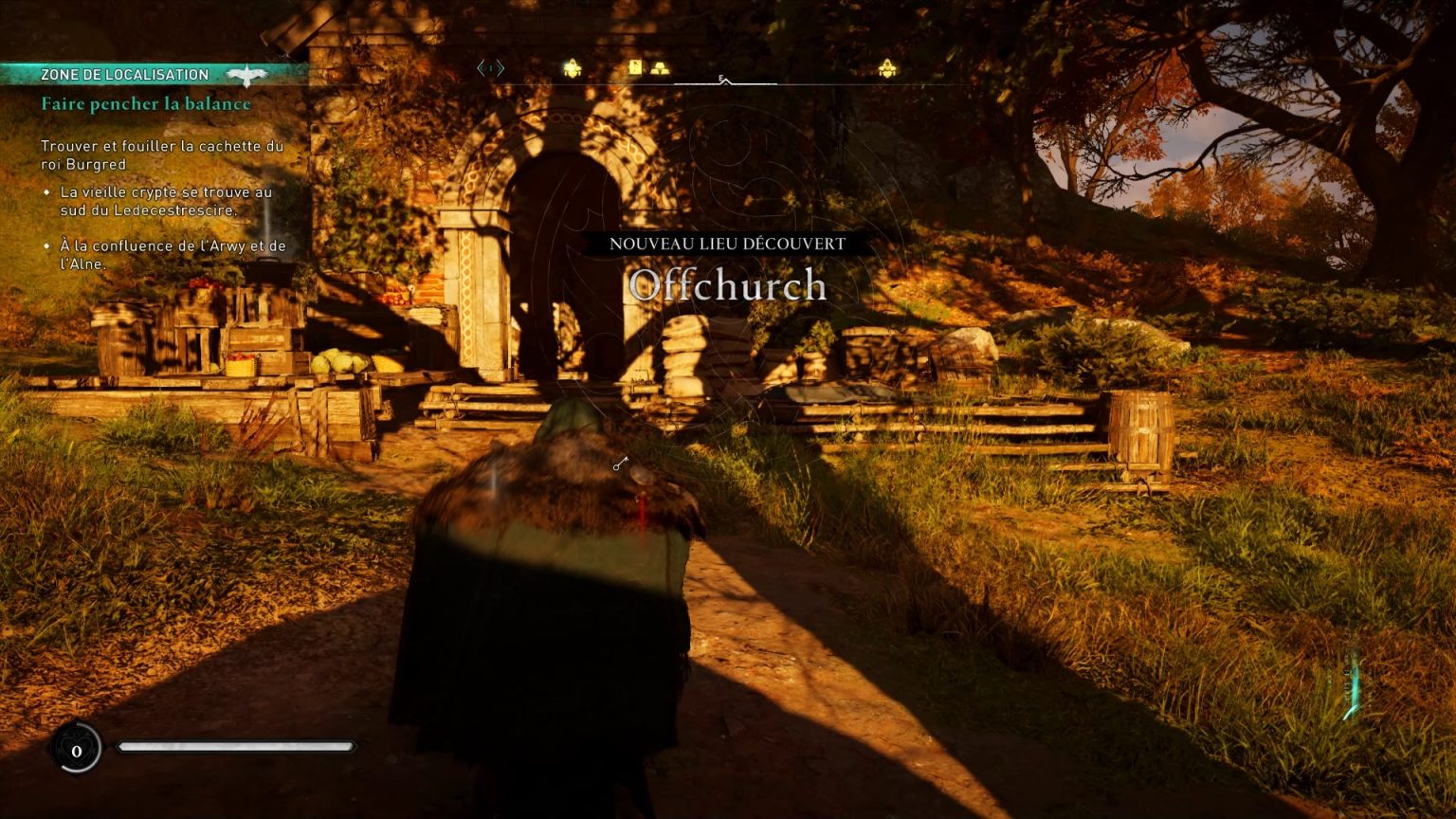Image resolution: width=1456 pixels, height=819 pixels.
Task: Select the teal chevron marker showing 1
Action: click(x=490, y=68)
